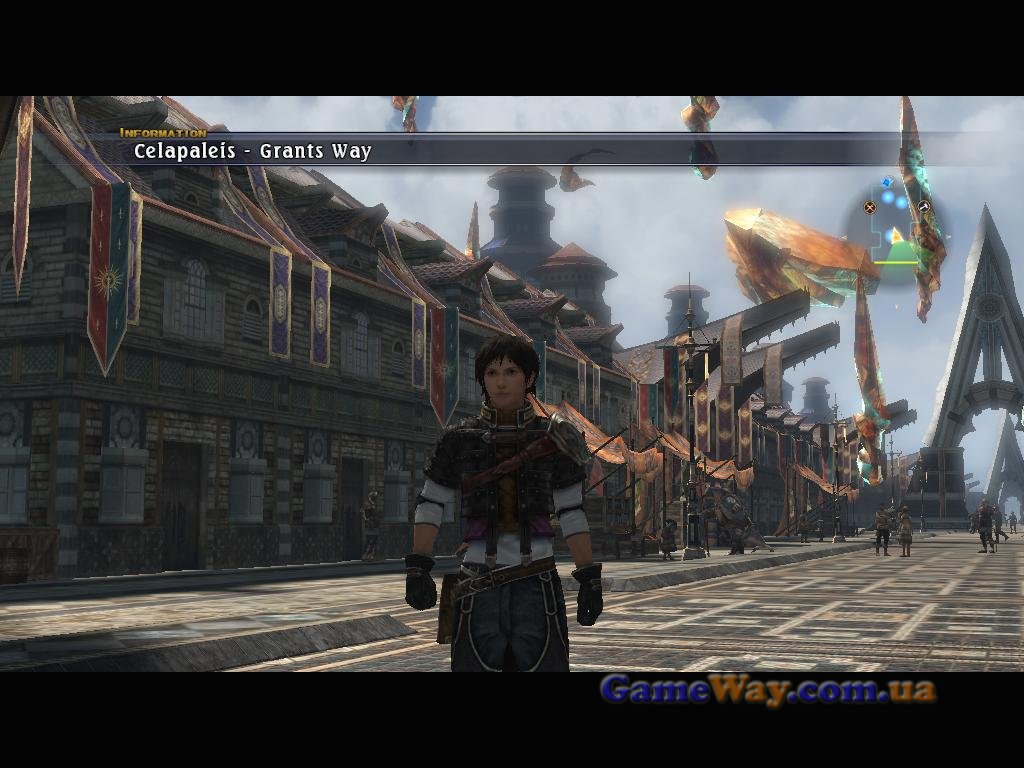
Task: Click the blue diamond marker on the minimap
Action: coord(887,182)
